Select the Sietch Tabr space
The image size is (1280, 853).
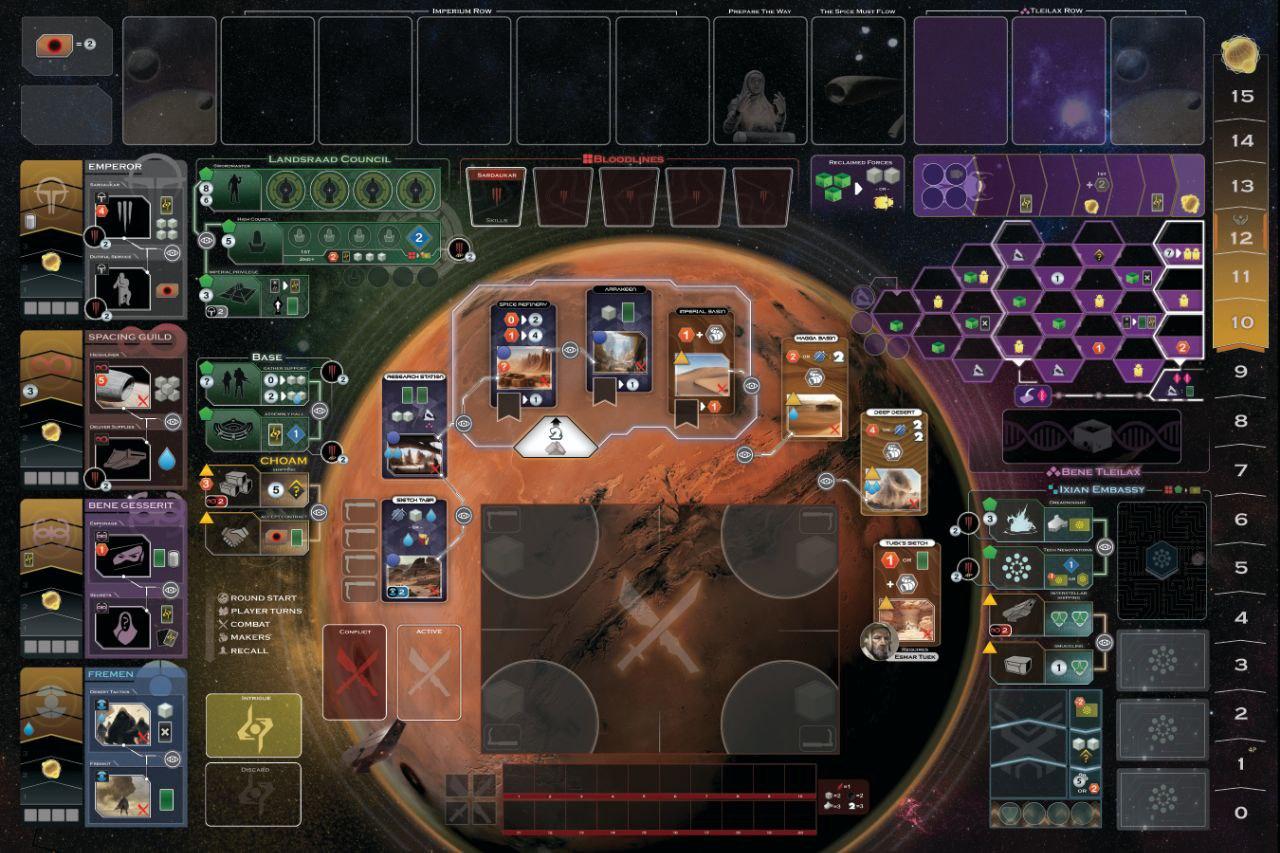414,551
